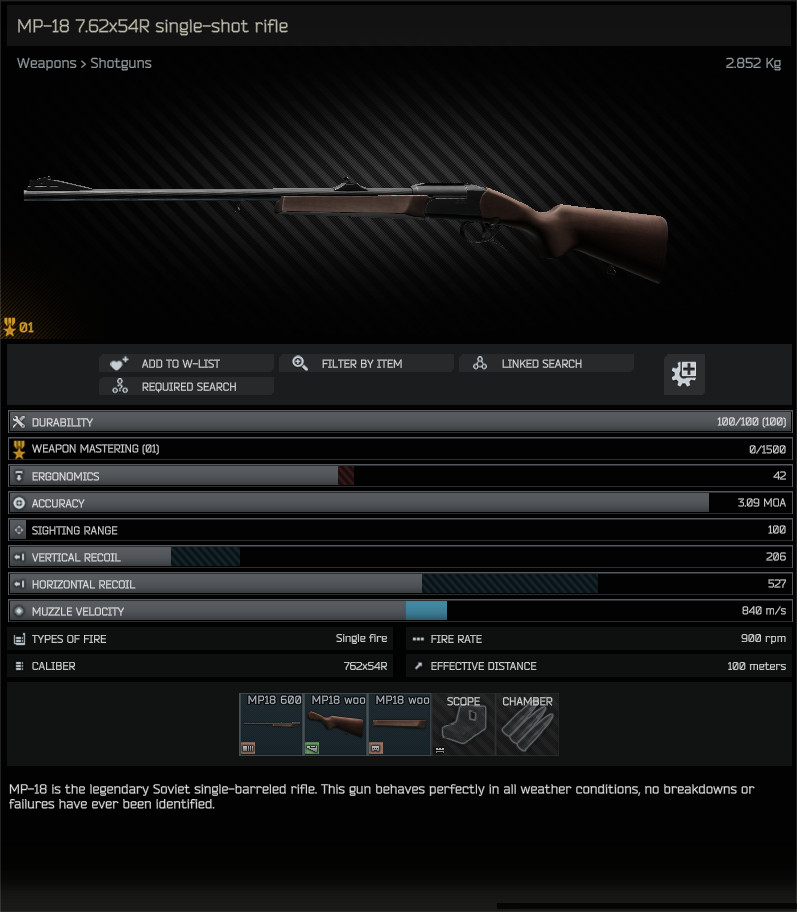Viewport: 797px width, 912px height.
Task: Open the Required Search option
Action: pos(185,387)
